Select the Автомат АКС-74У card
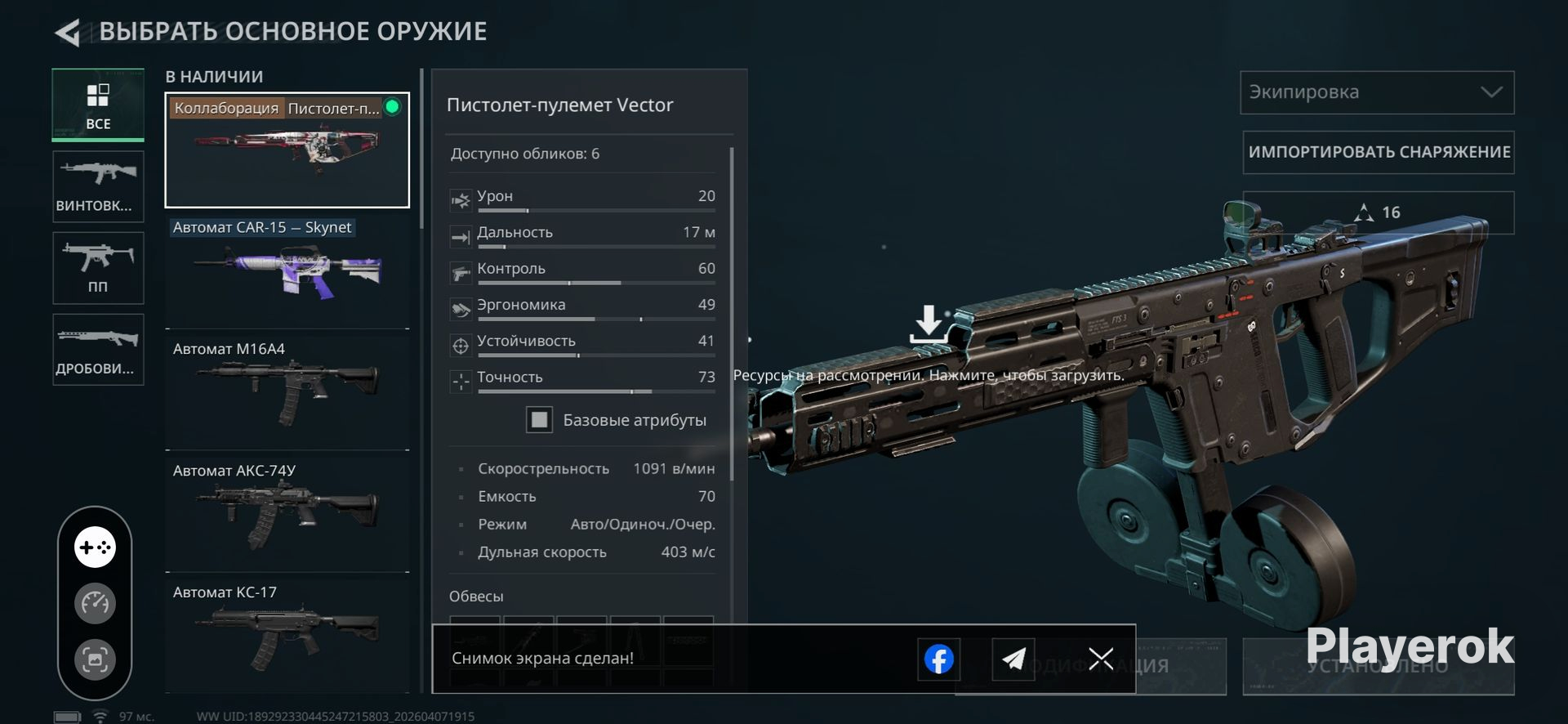Screen dimensions: 1568x724 pyautogui.click(x=287, y=512)
